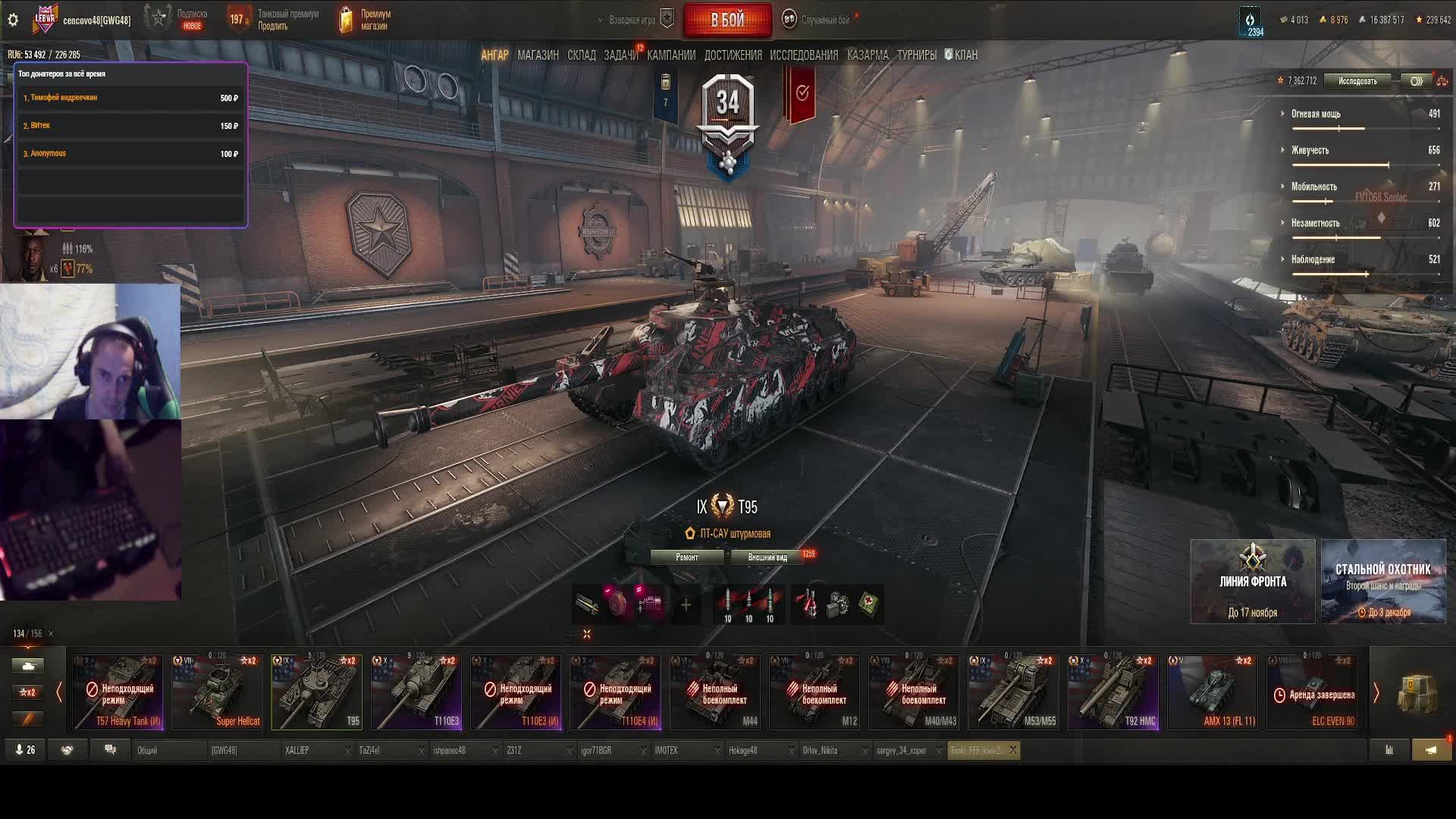Open the ТУРНИРЫ tab
This screenshot has width=1456, height=819.
[917, 55]
